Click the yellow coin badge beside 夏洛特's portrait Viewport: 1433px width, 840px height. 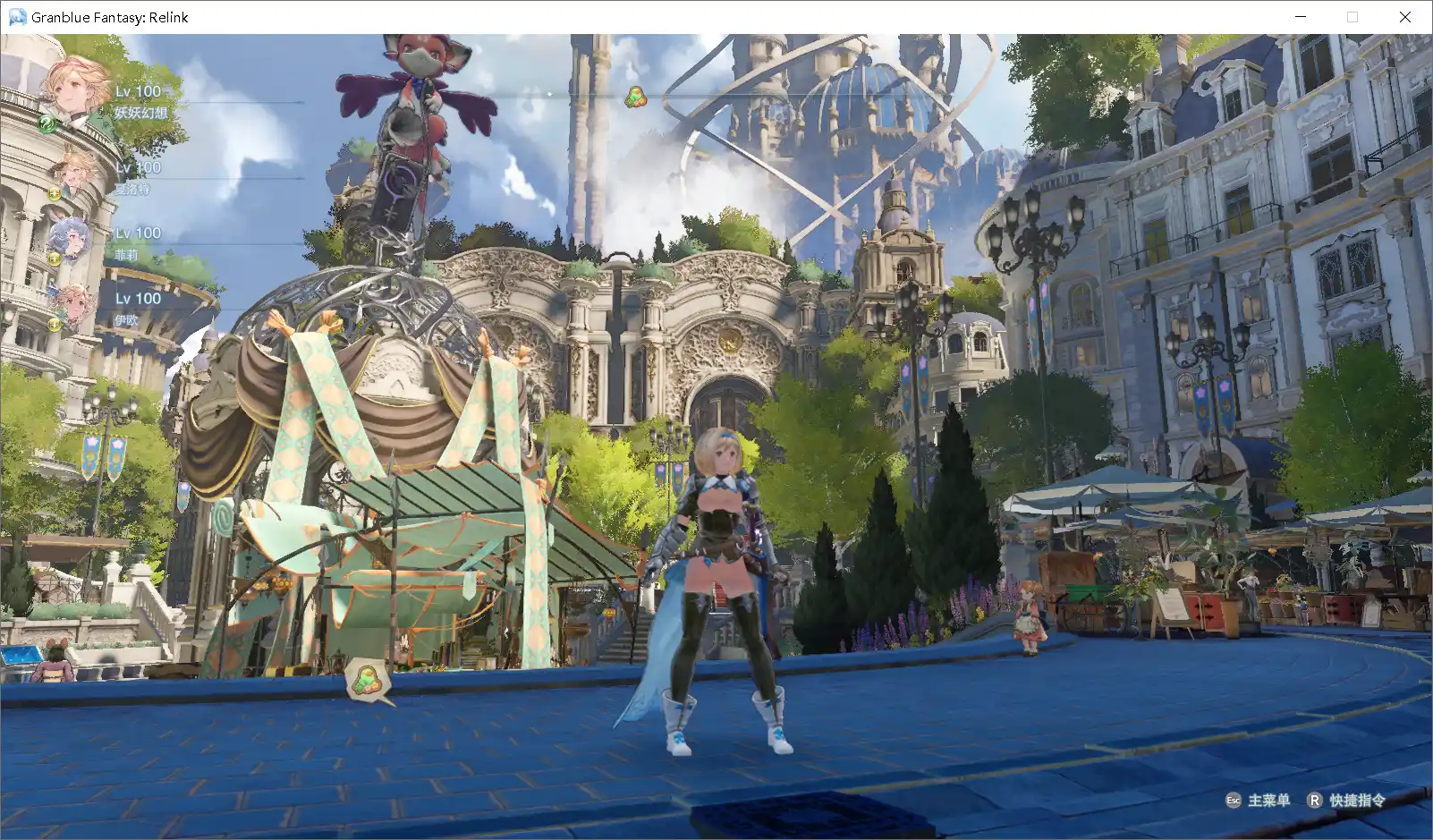[55, 195]
